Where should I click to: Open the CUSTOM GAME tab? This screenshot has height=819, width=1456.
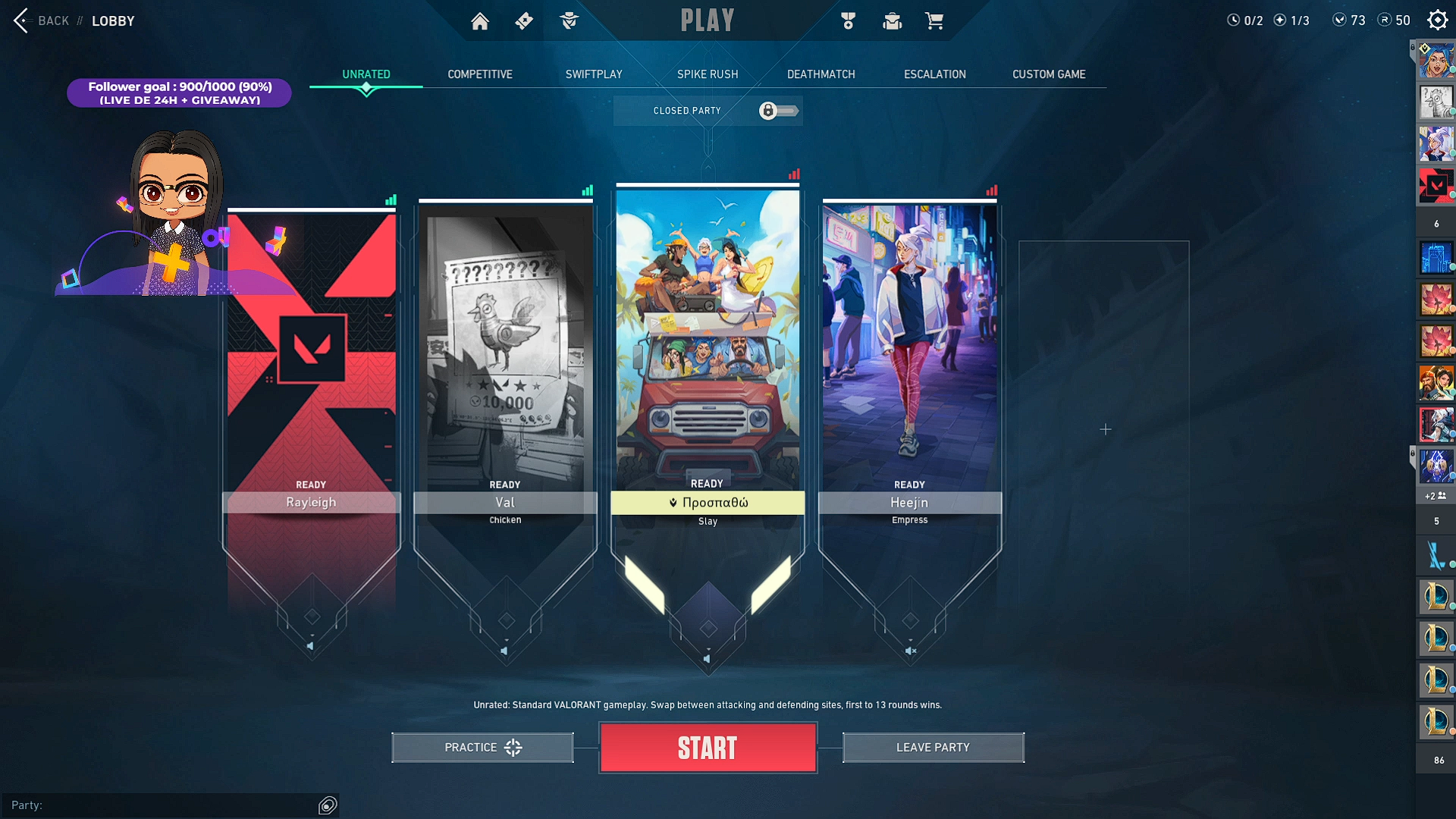pos(1049,74)
